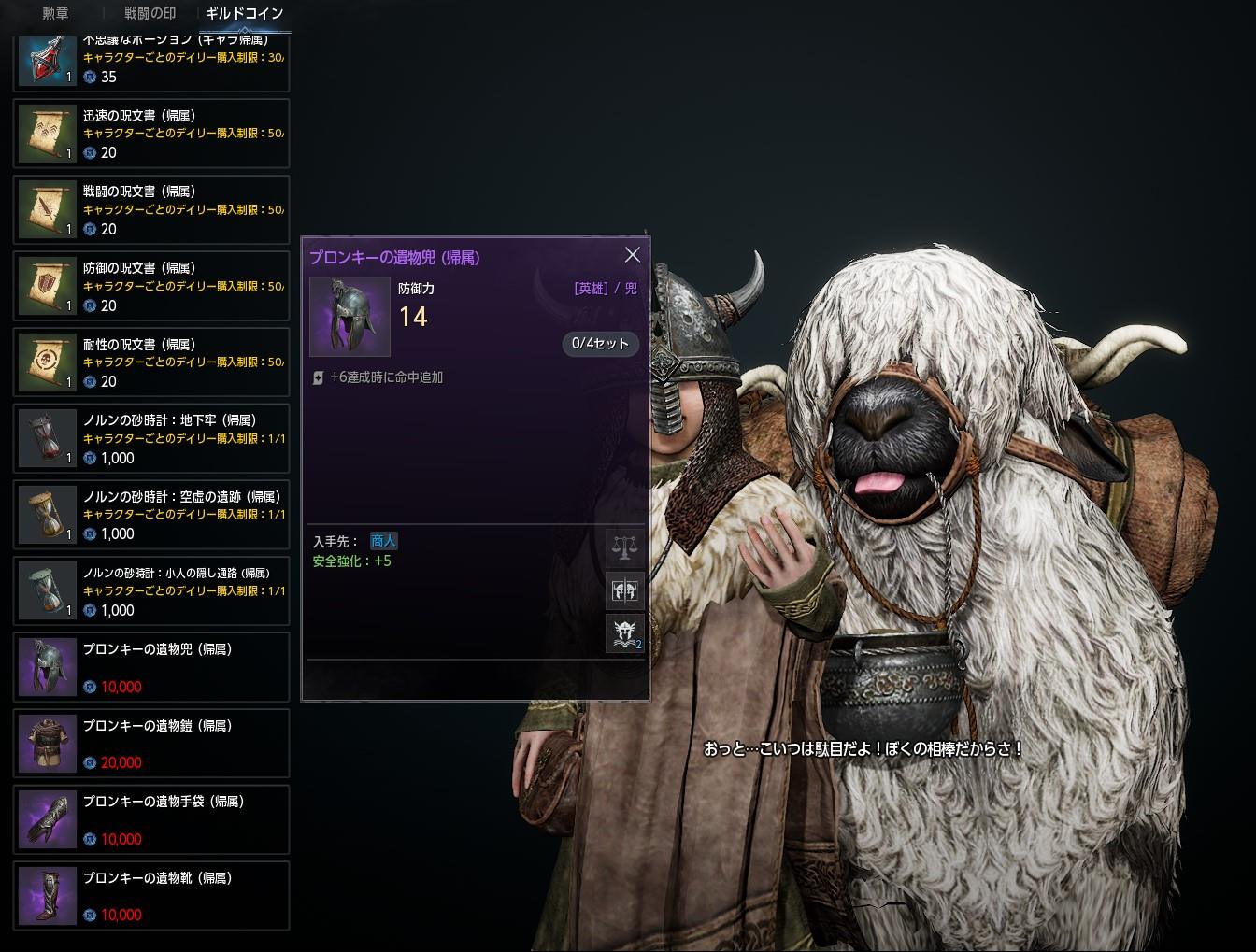Choose ノルンの砂時計：地下牢 item

[x=151, y=439]
